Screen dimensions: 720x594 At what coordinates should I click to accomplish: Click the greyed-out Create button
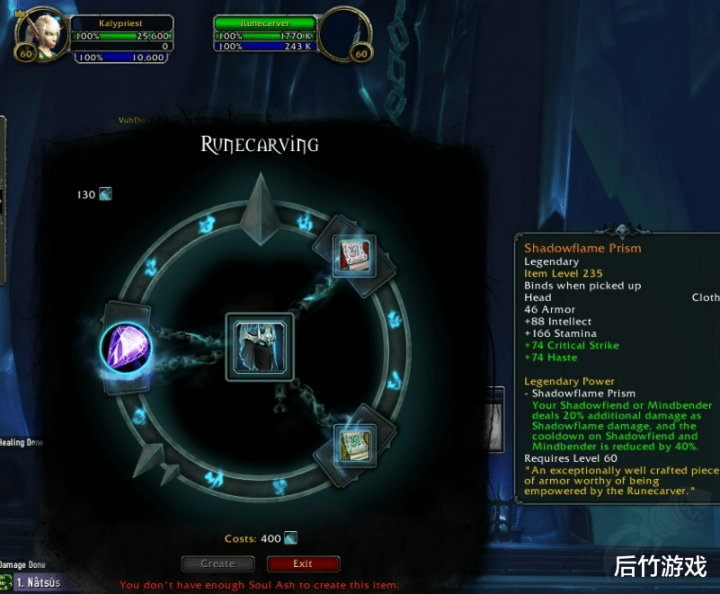[217, 564]
